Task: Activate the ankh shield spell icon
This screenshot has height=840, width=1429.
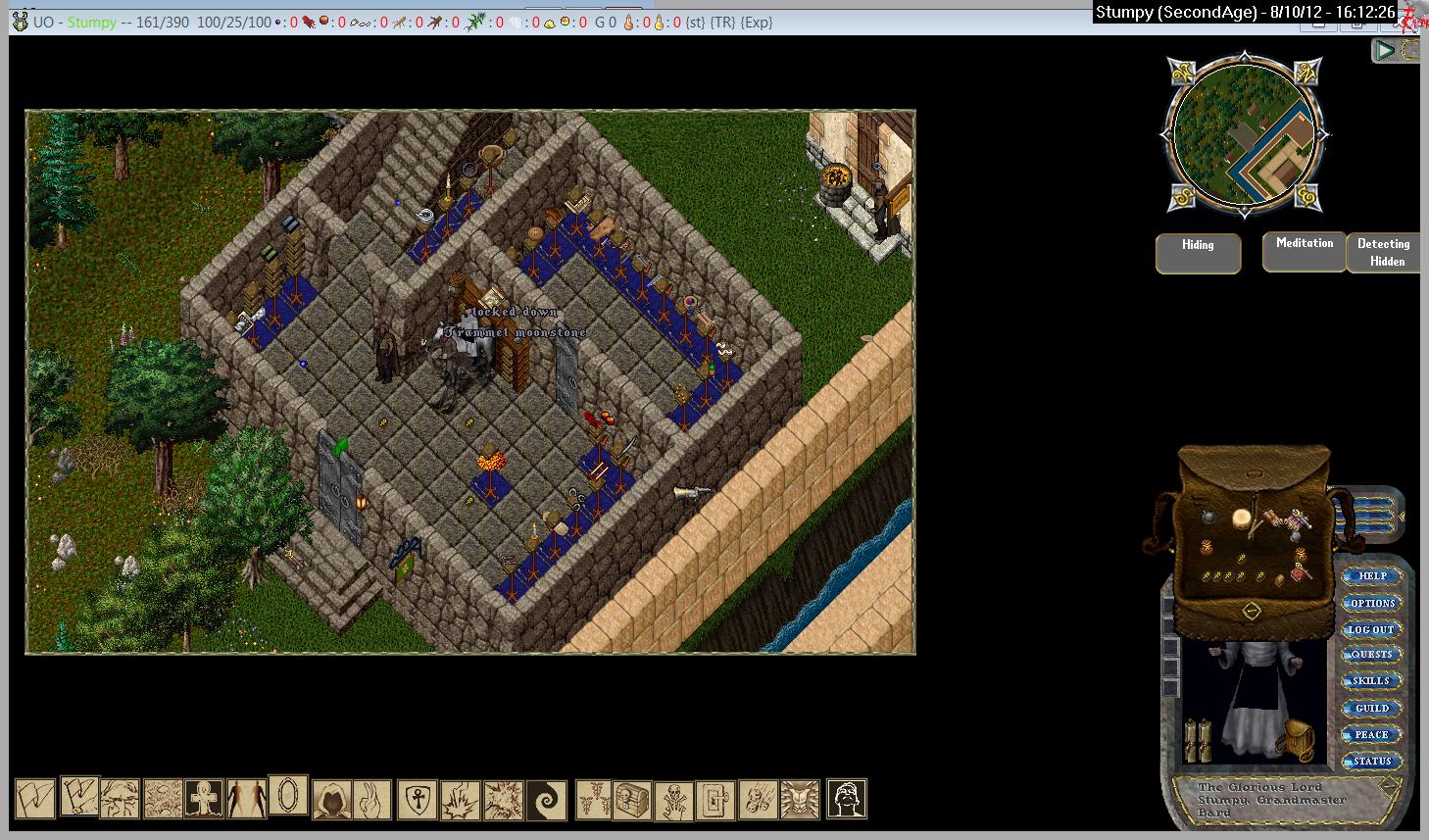Action: (418, 800)
